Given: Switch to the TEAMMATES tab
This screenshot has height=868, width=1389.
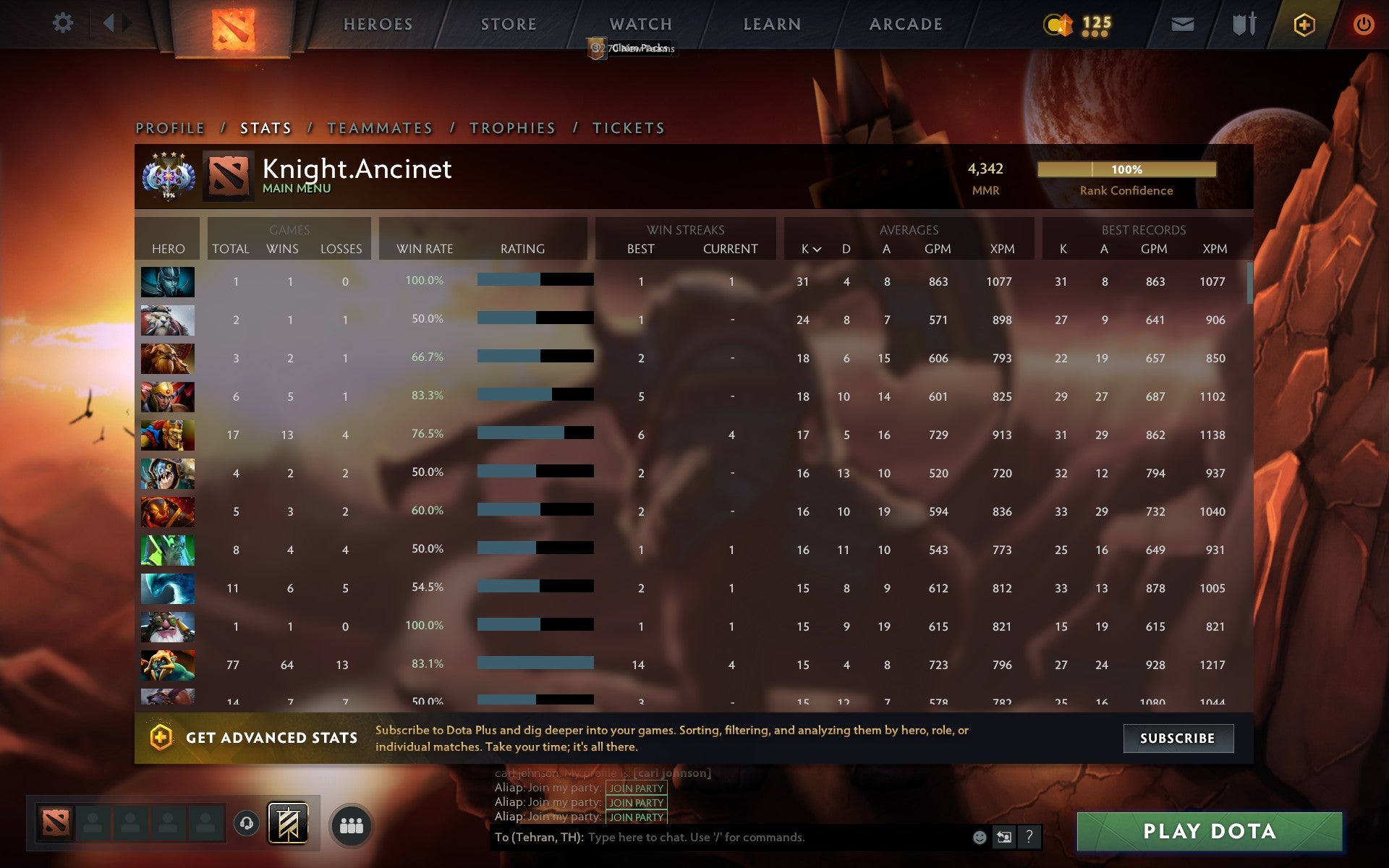Looking at the screenshot, I should (380, 127).
